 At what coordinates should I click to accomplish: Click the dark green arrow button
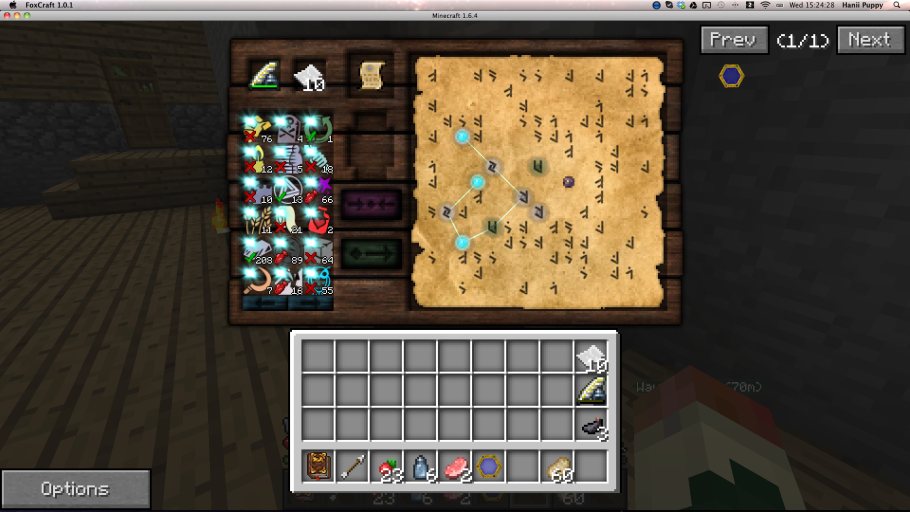(372, 255)
